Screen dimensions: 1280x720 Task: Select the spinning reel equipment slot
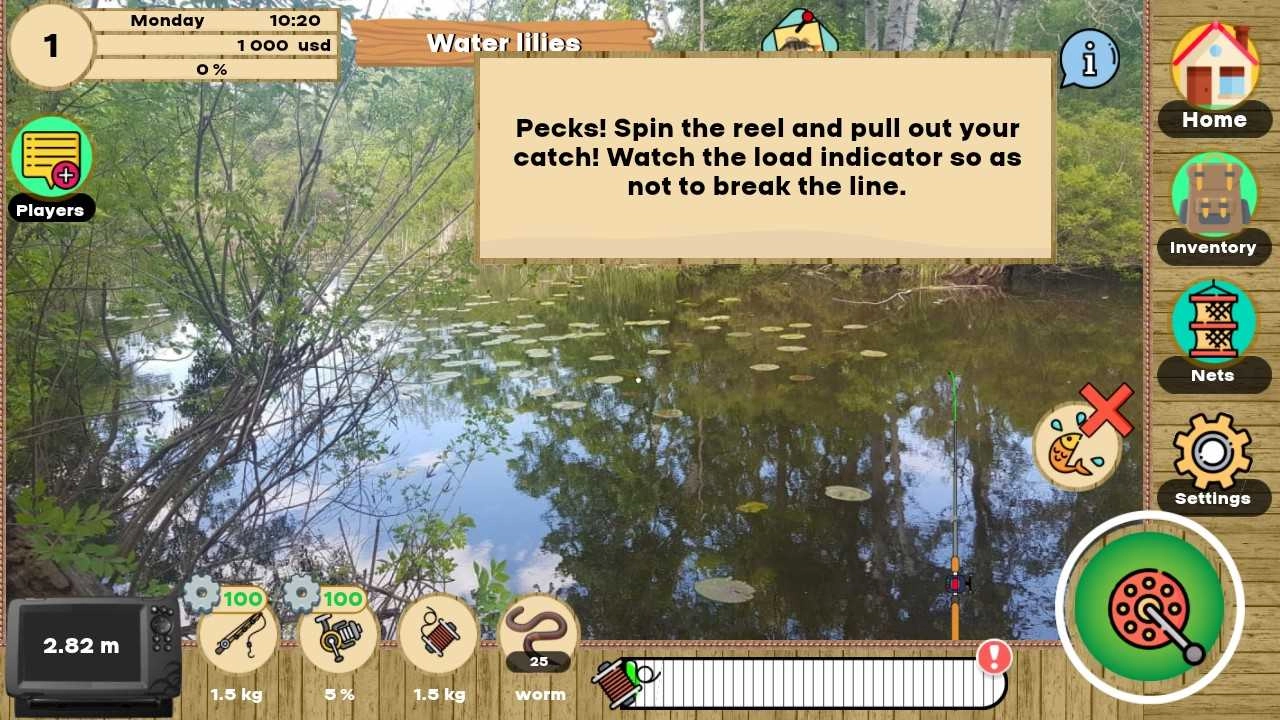338,634
